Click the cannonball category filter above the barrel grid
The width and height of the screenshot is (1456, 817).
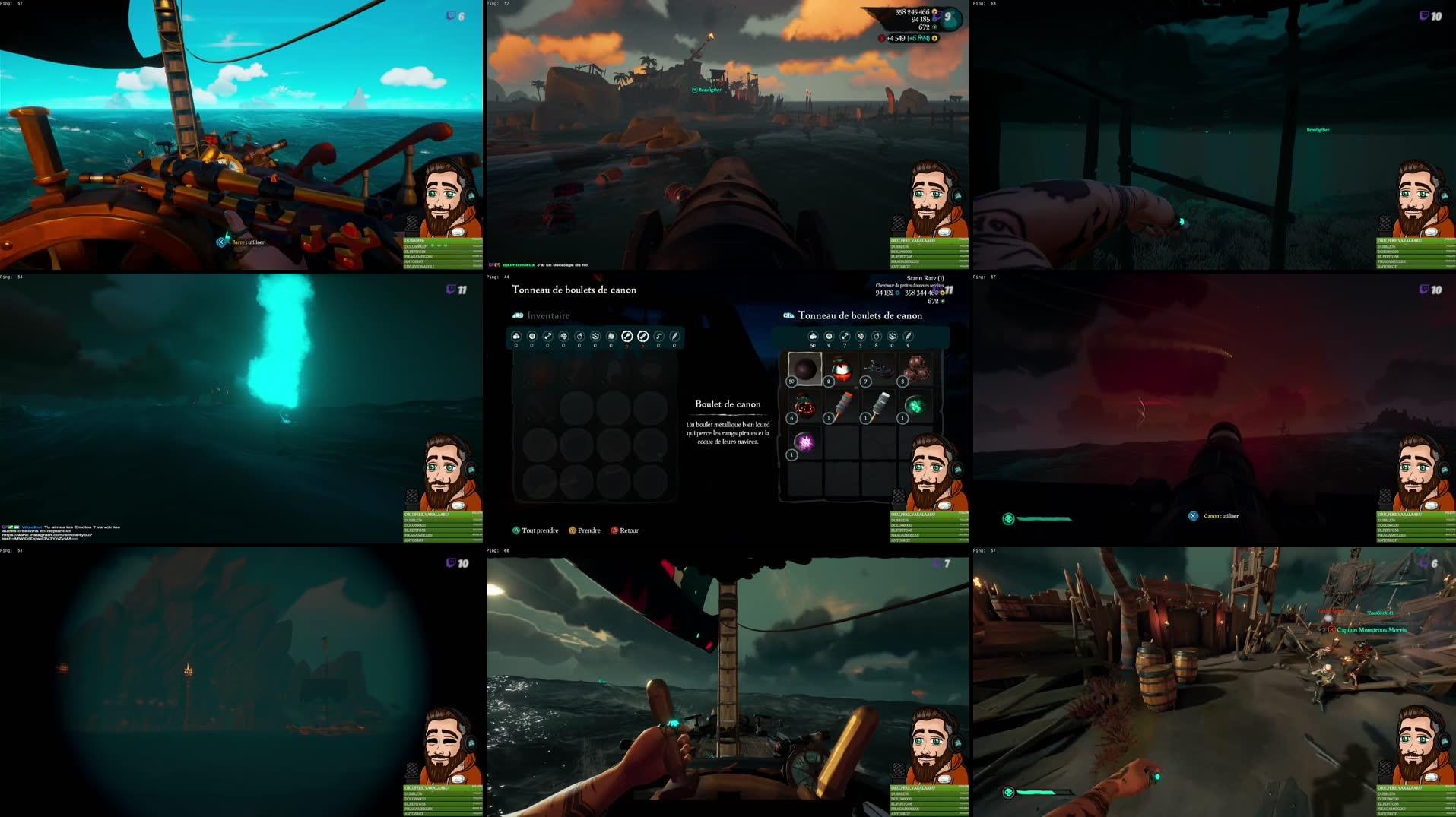coord(813,336)
